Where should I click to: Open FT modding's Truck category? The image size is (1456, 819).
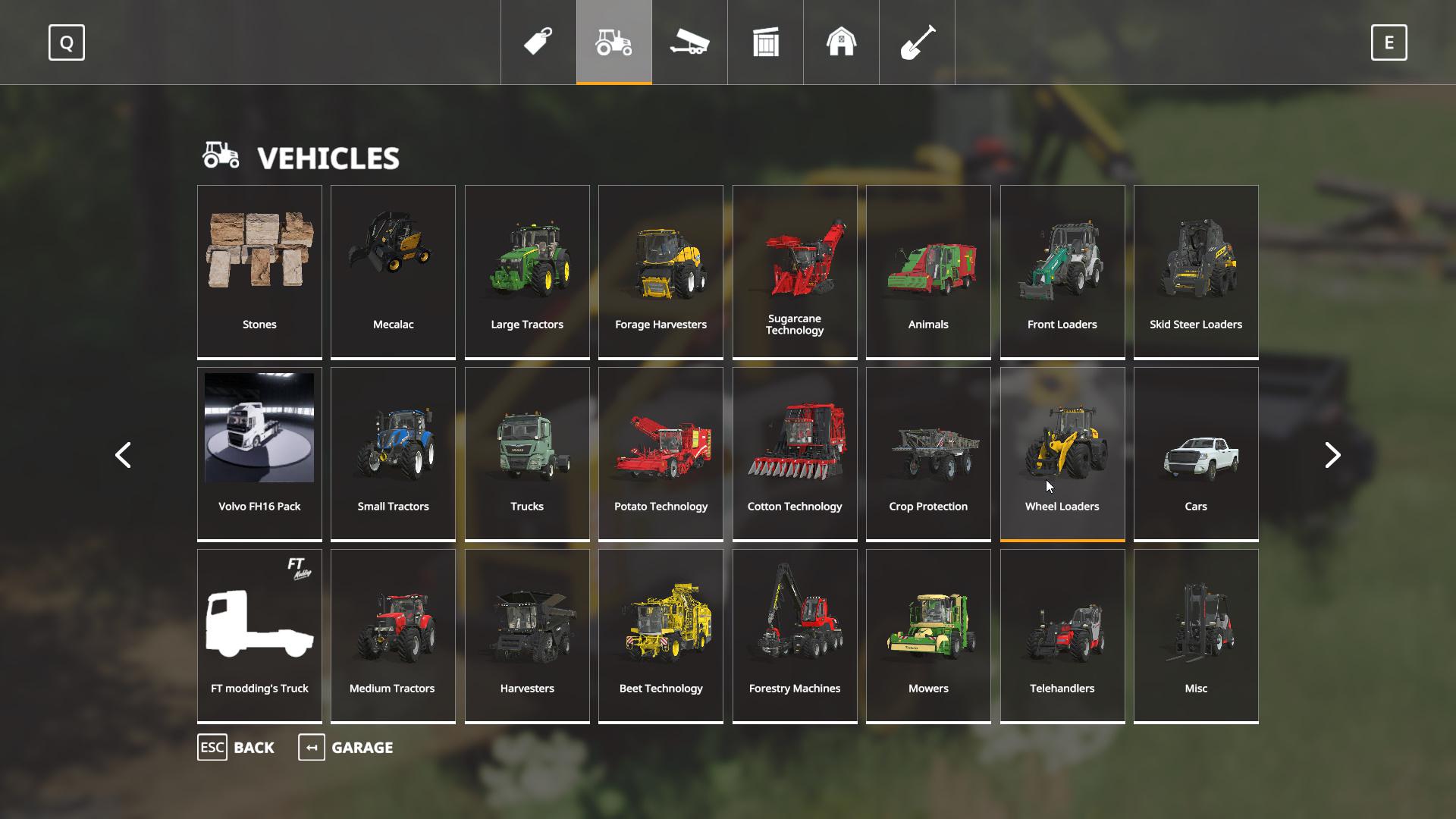click(259, 635)
